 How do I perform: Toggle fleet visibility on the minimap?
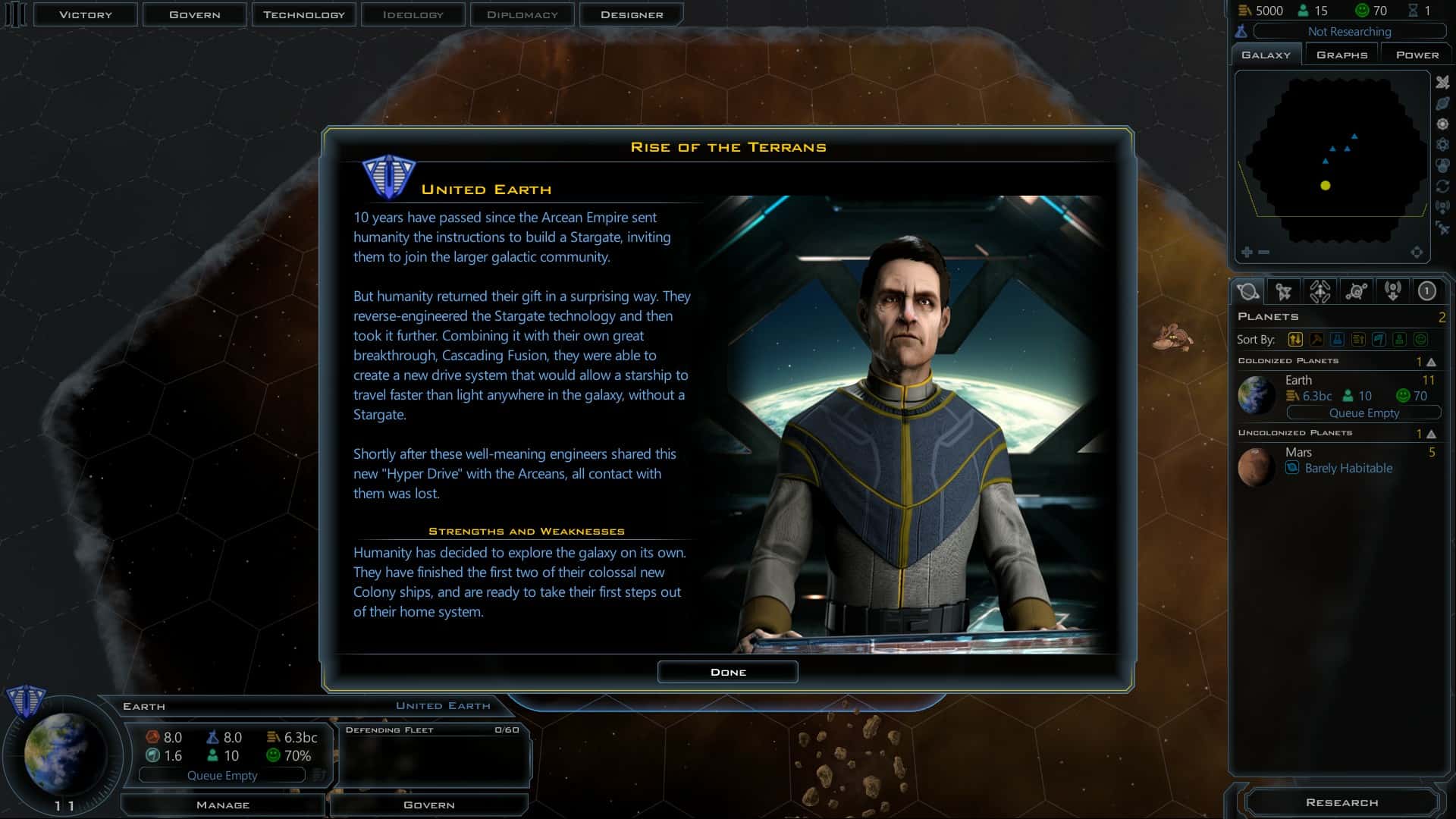[x=1443, y=83]
